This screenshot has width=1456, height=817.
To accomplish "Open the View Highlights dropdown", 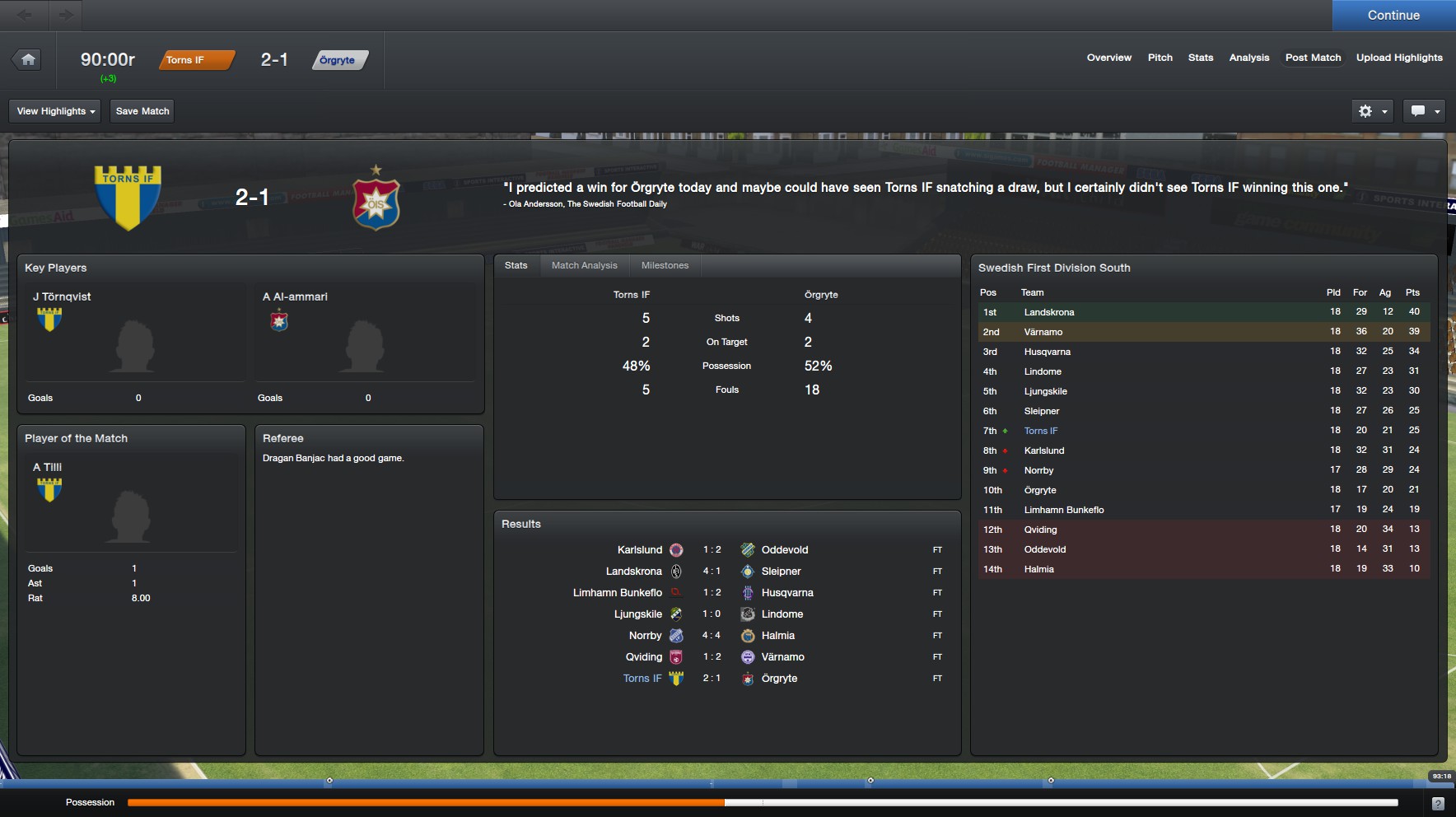I will tap(55, 111).
